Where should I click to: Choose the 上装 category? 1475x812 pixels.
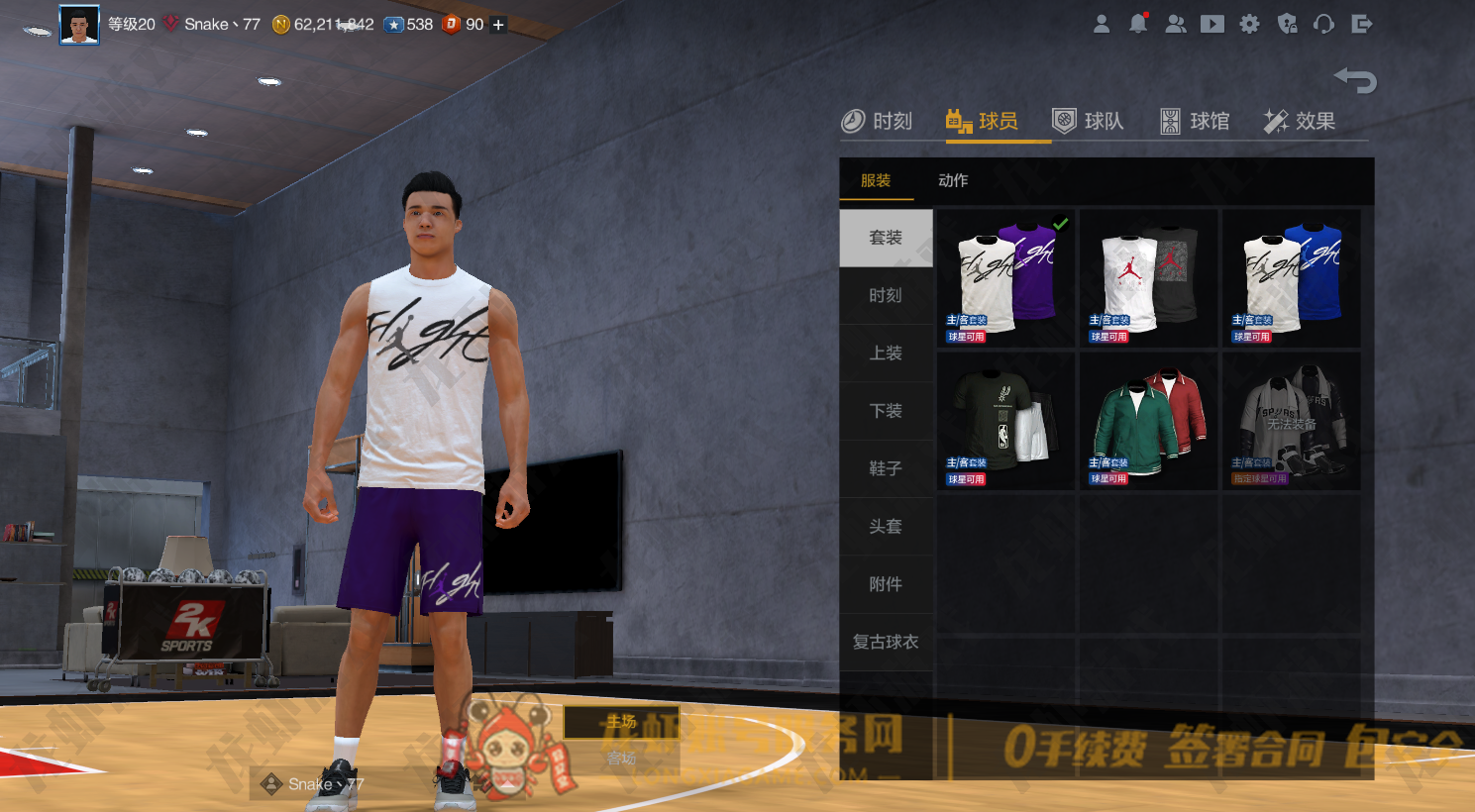point(886,354)
